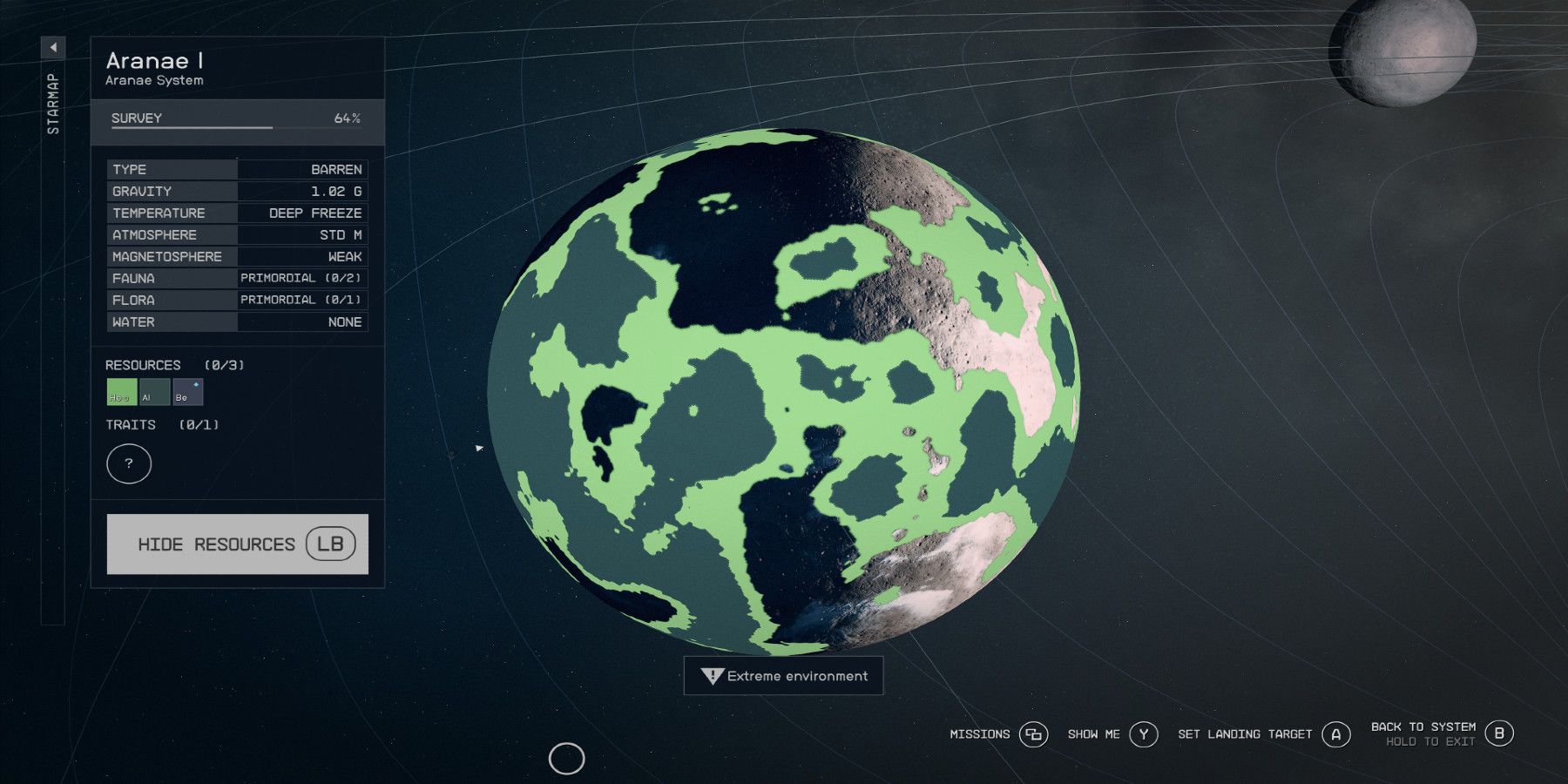This screenshot has height=784, width=1568.
Task: Select the Be resource icon
Action: [x=188, y=393]
